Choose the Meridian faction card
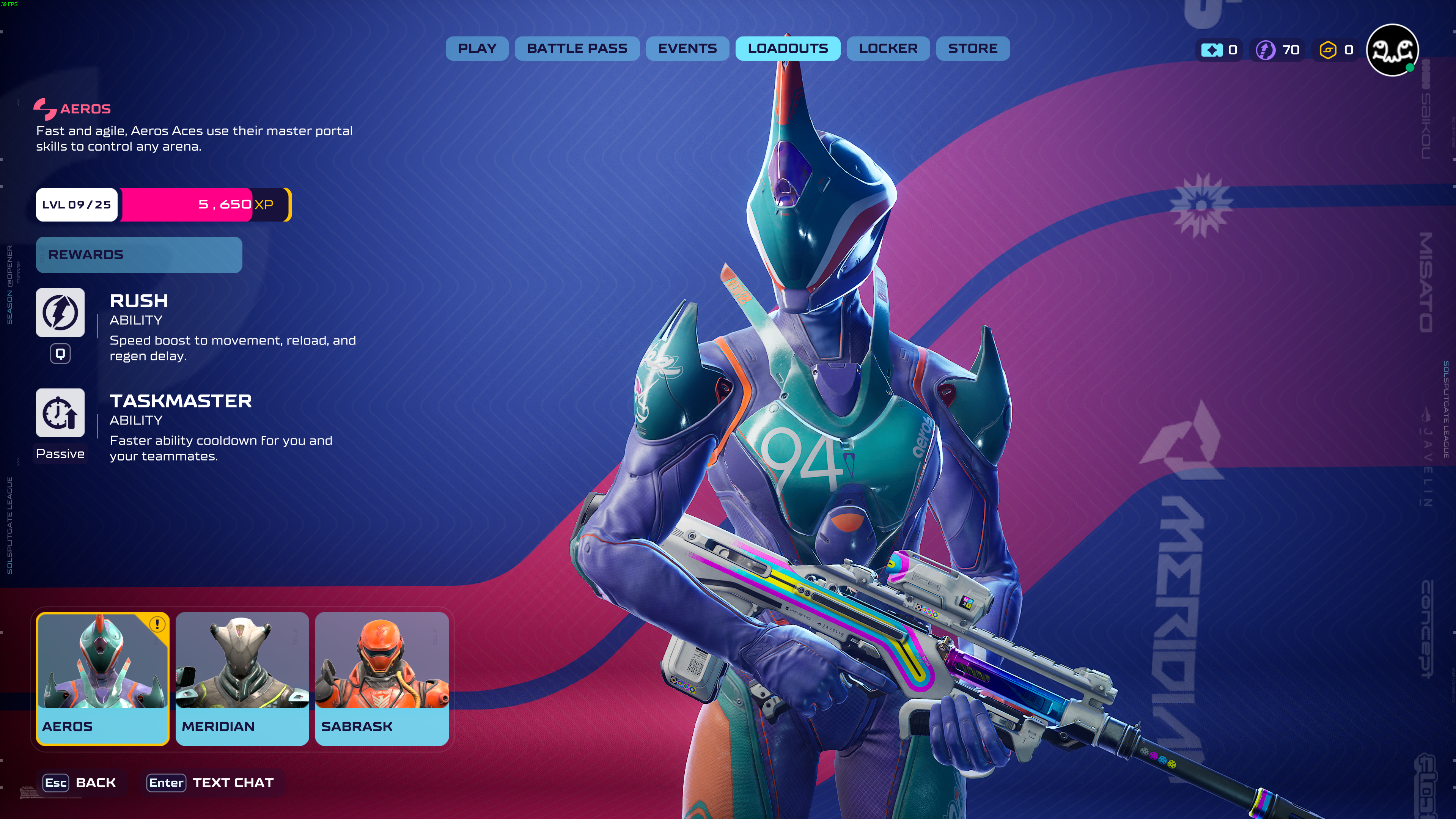 (242, 678)
